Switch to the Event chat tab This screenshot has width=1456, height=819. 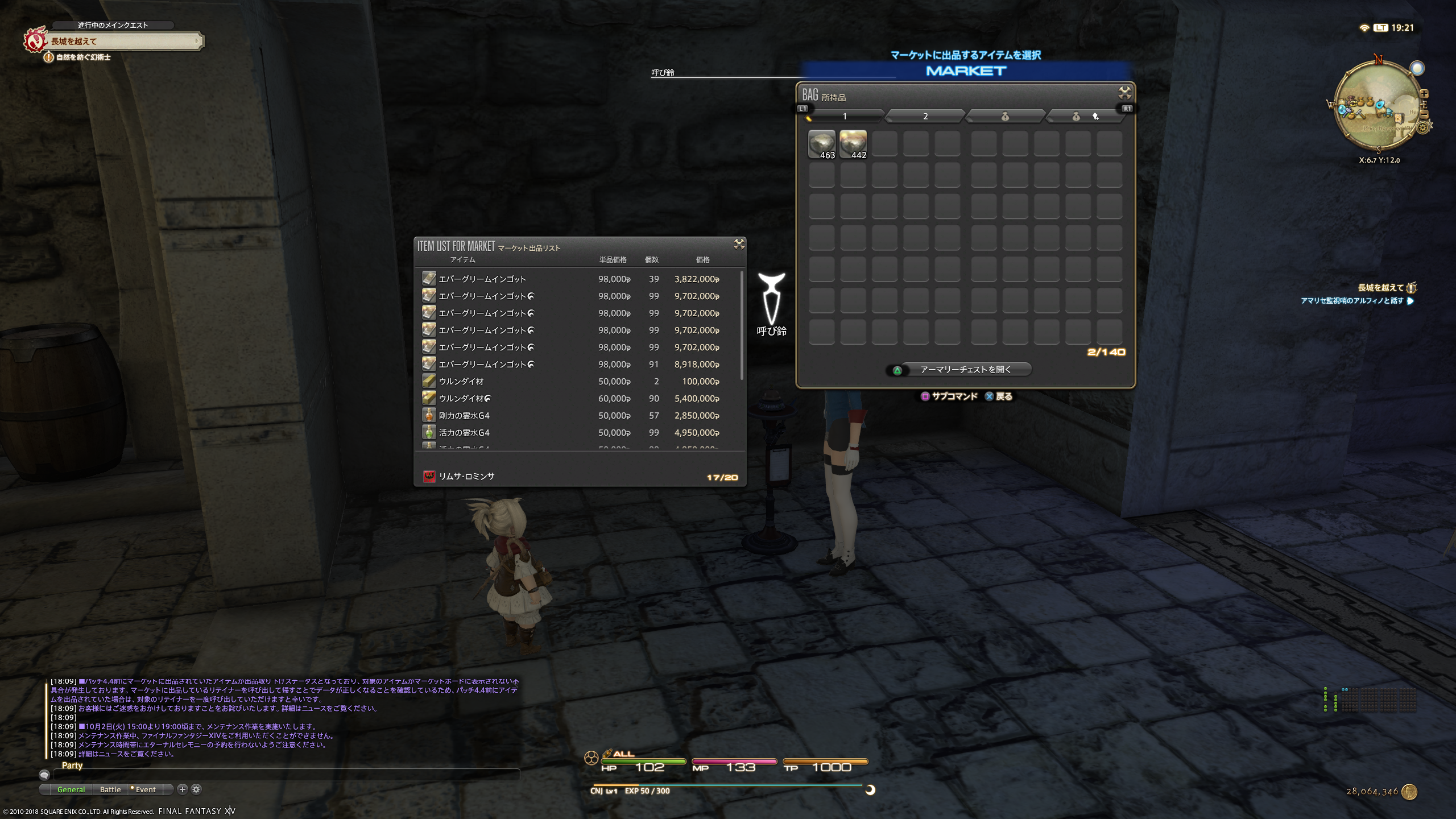pos(146,789)
